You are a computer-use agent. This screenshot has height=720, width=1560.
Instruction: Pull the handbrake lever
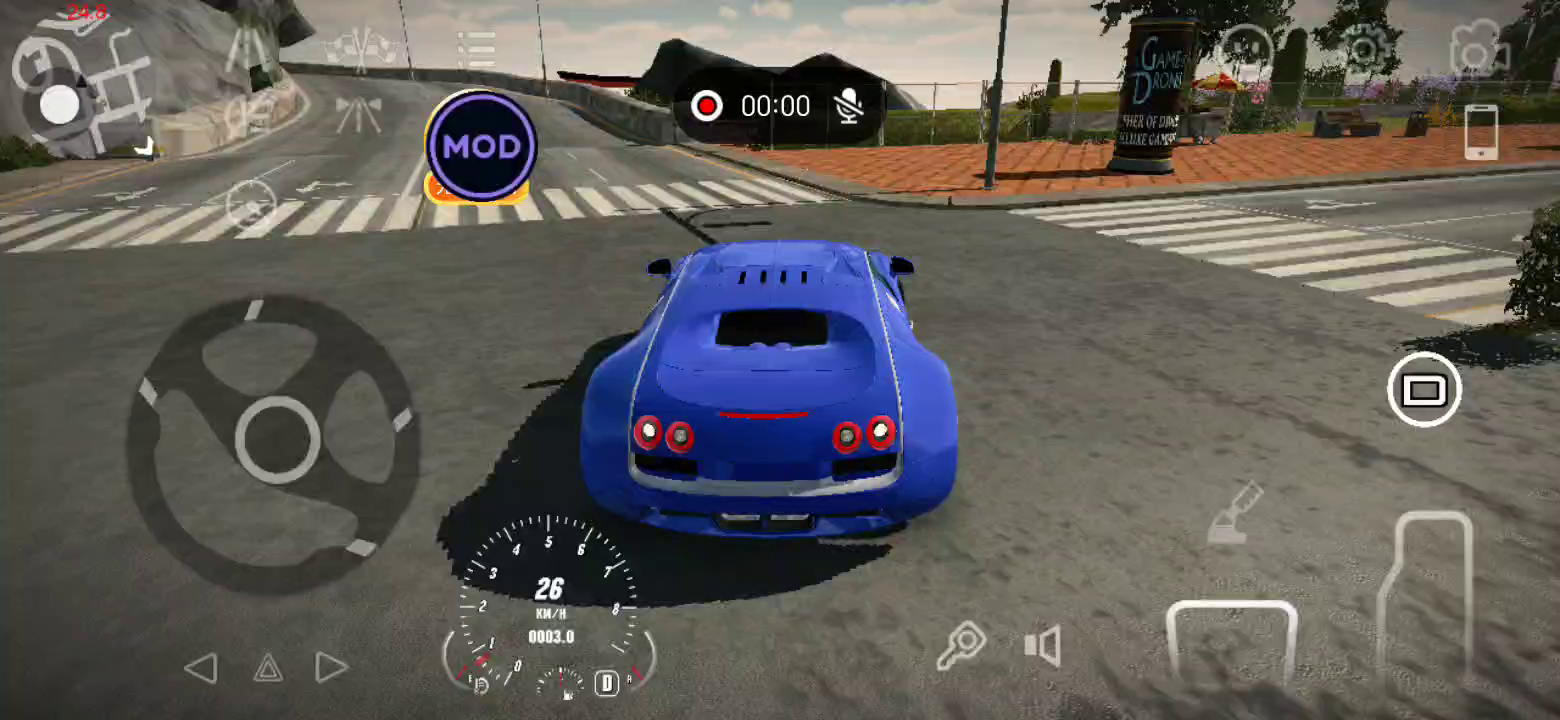point(1237,515)
